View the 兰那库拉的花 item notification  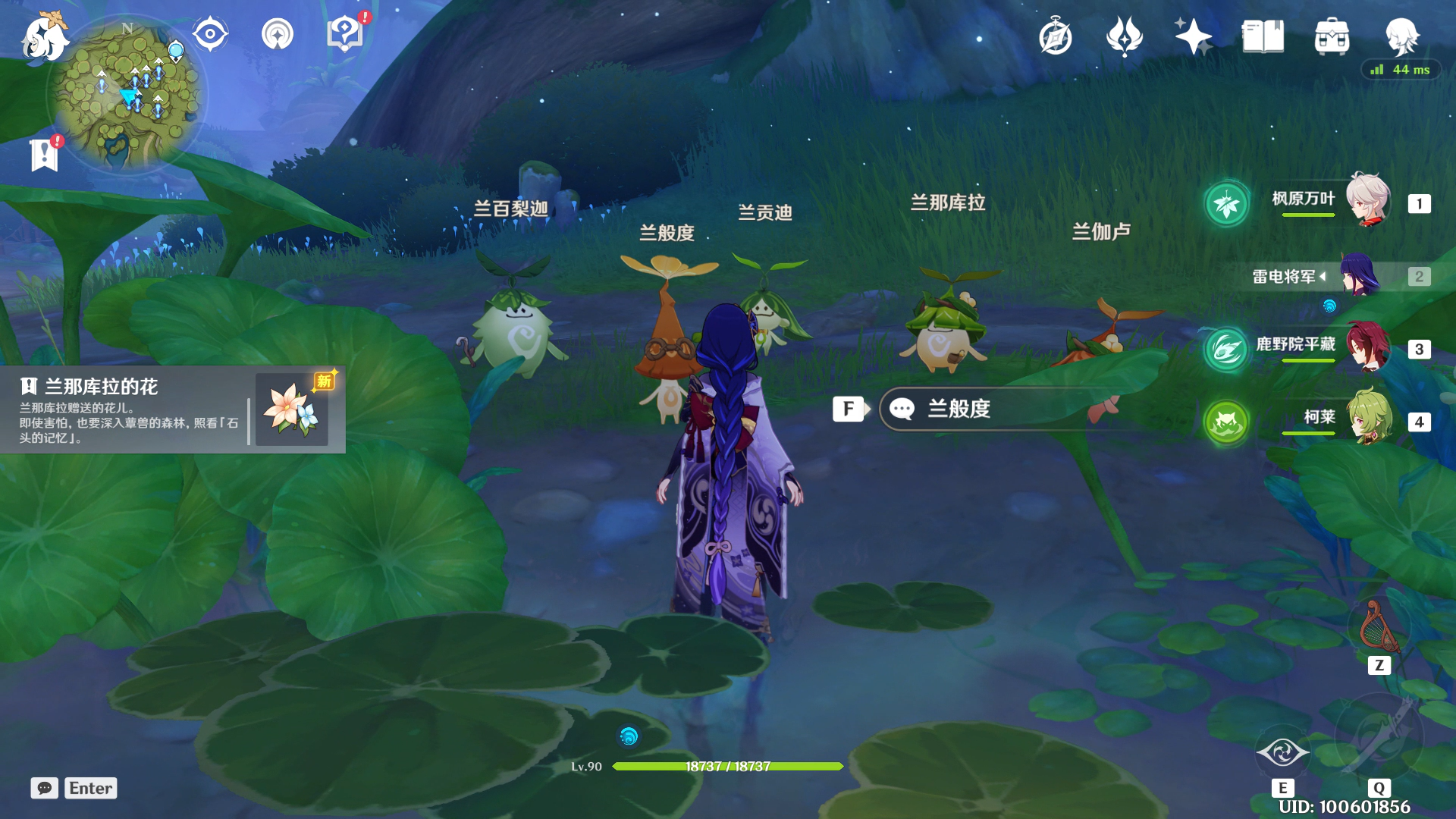173,410
